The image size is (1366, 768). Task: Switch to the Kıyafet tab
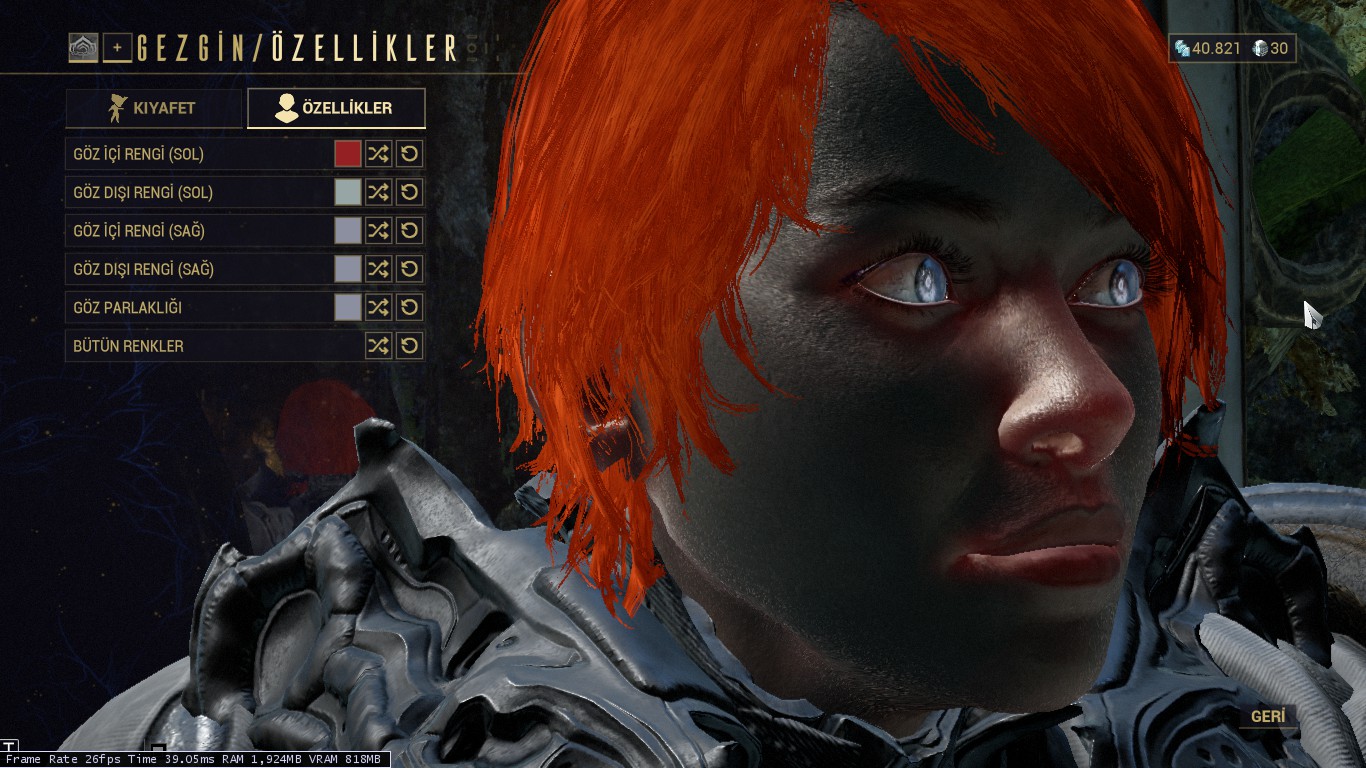tap(154, 108)
